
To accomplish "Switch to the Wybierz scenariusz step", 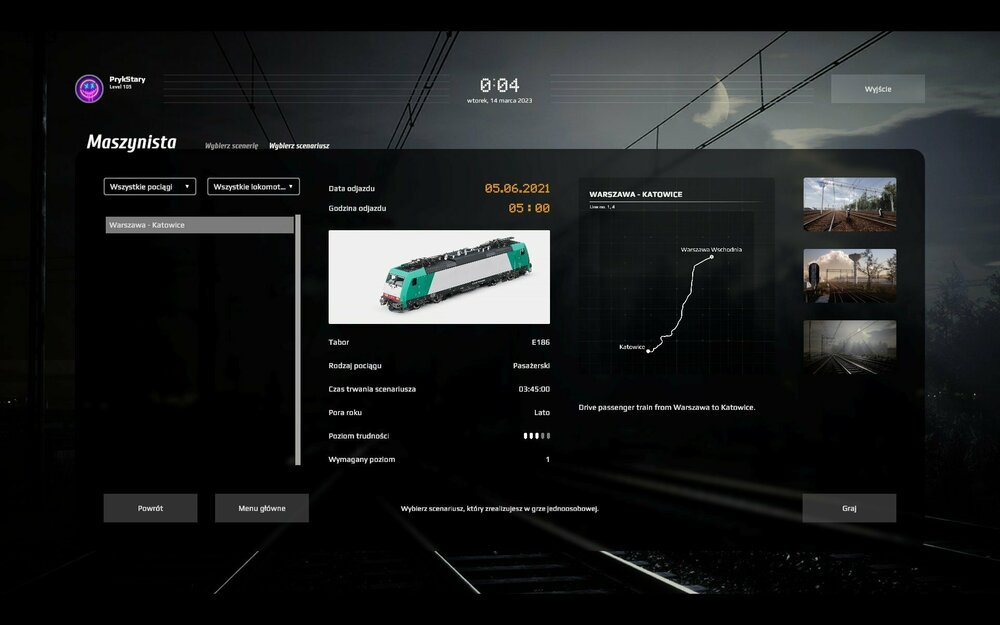I will click(299, 146).
